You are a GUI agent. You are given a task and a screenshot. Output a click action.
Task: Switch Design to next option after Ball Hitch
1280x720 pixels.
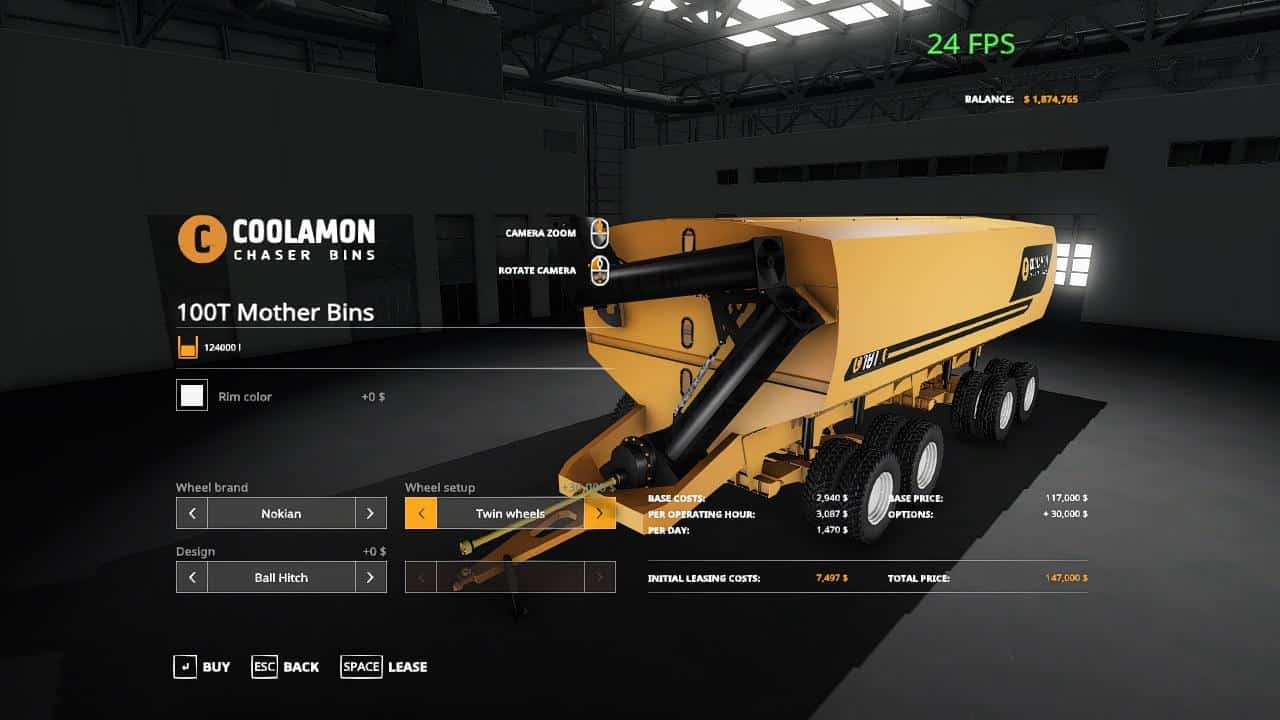coord(370,578)
